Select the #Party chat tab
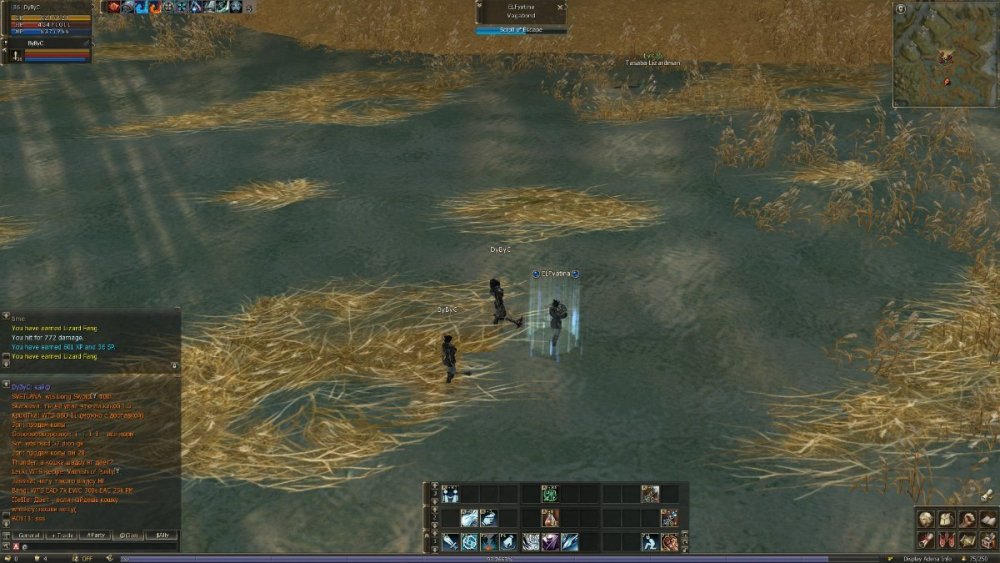This screenshot has height=563, width=1000. 95,535
